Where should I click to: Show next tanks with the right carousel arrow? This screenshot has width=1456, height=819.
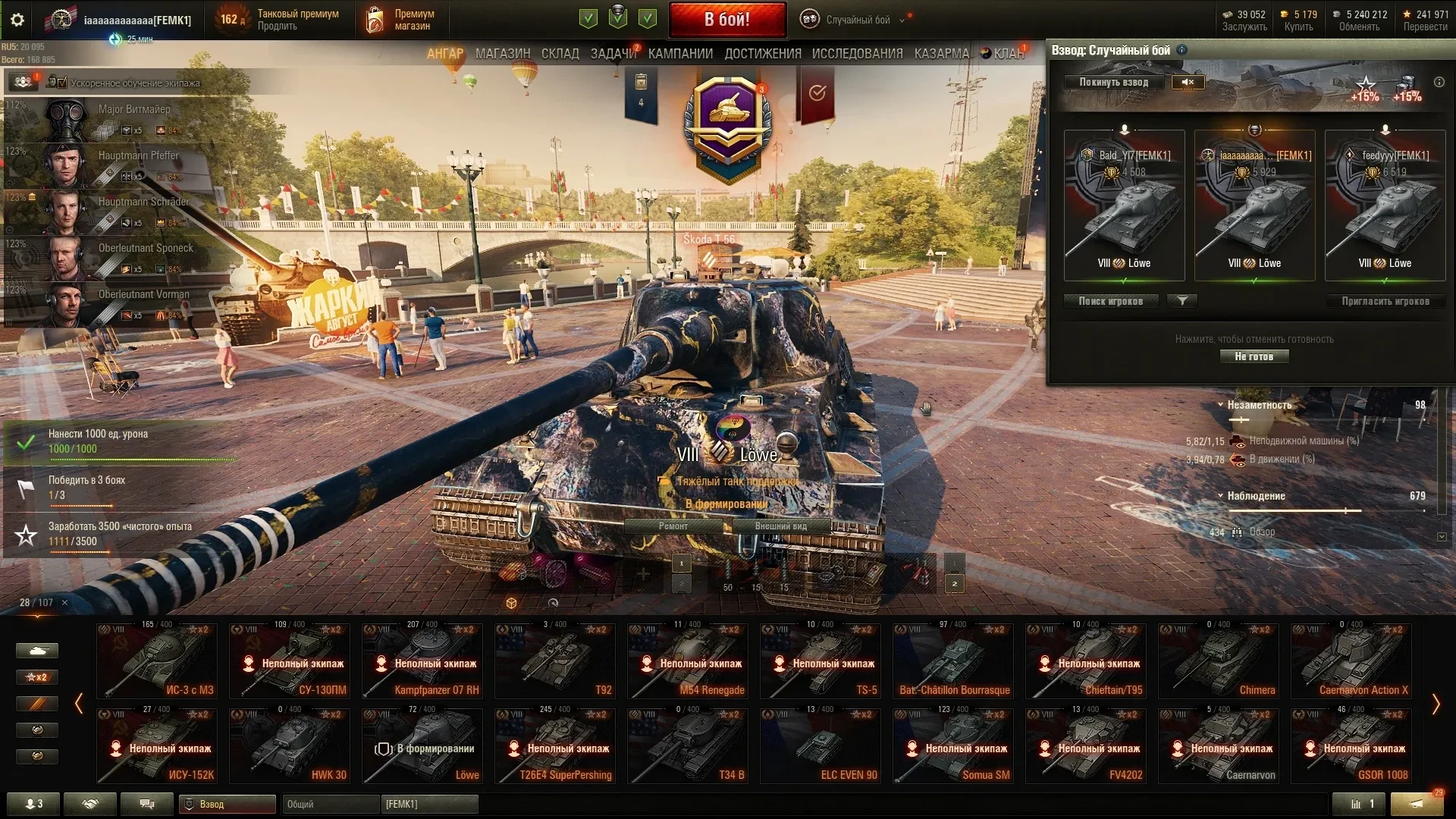1435,704
